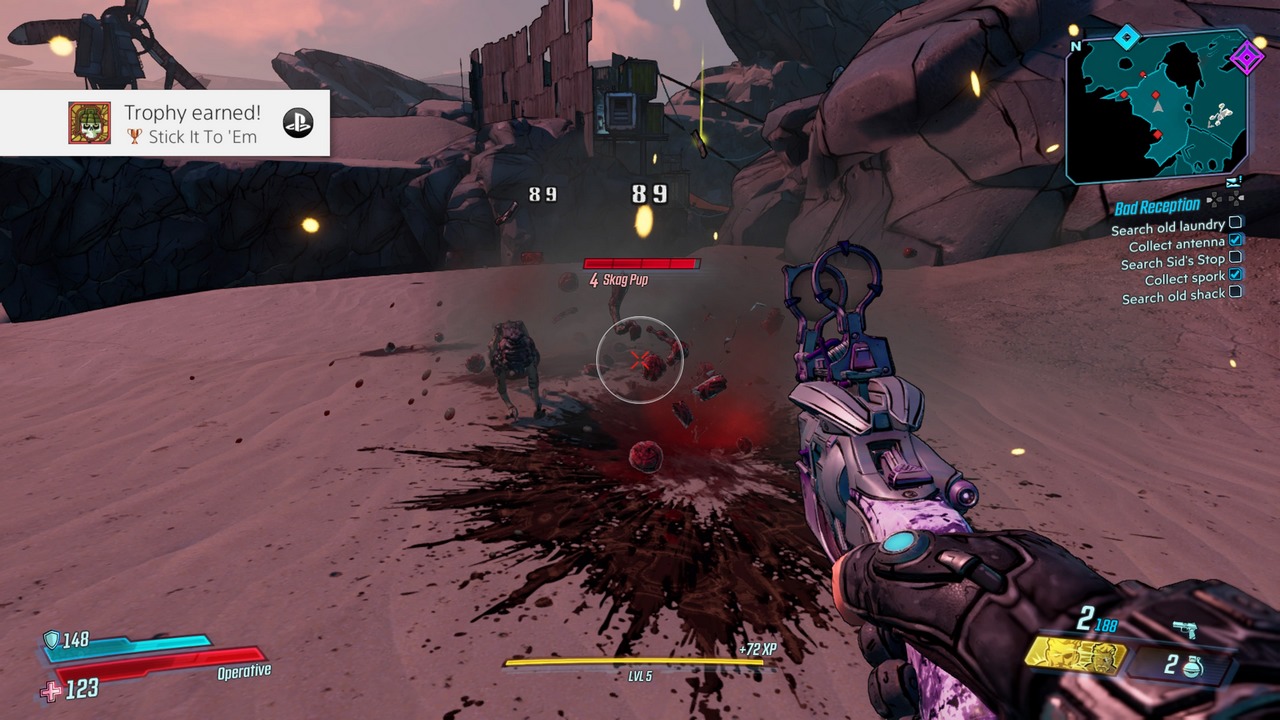
Task: Select the Bad Reception quest tracker title
Action: tap(1156, 207)
